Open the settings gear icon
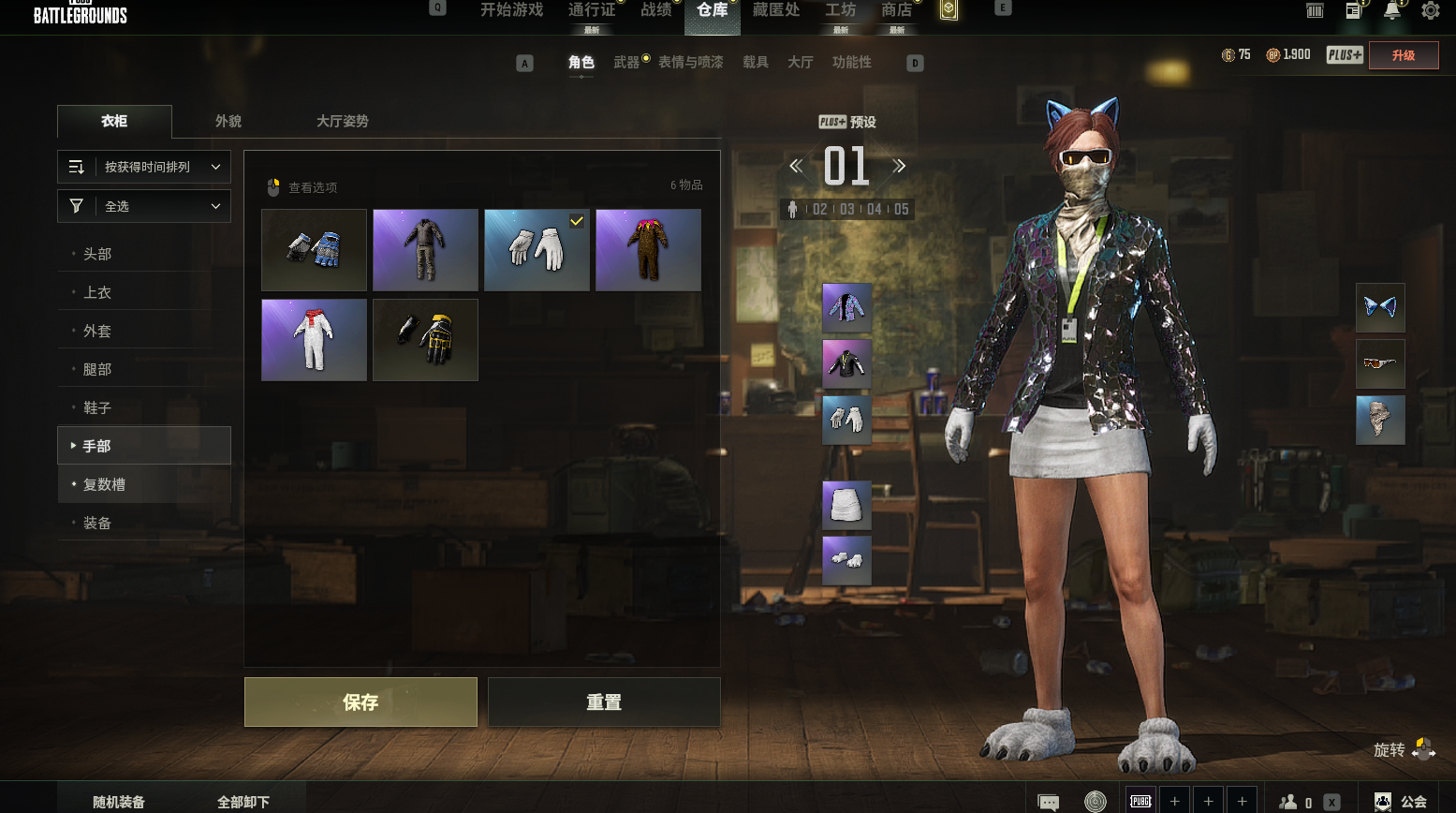This screenshot has width=1456, height=813. (x=1430, y=11)
